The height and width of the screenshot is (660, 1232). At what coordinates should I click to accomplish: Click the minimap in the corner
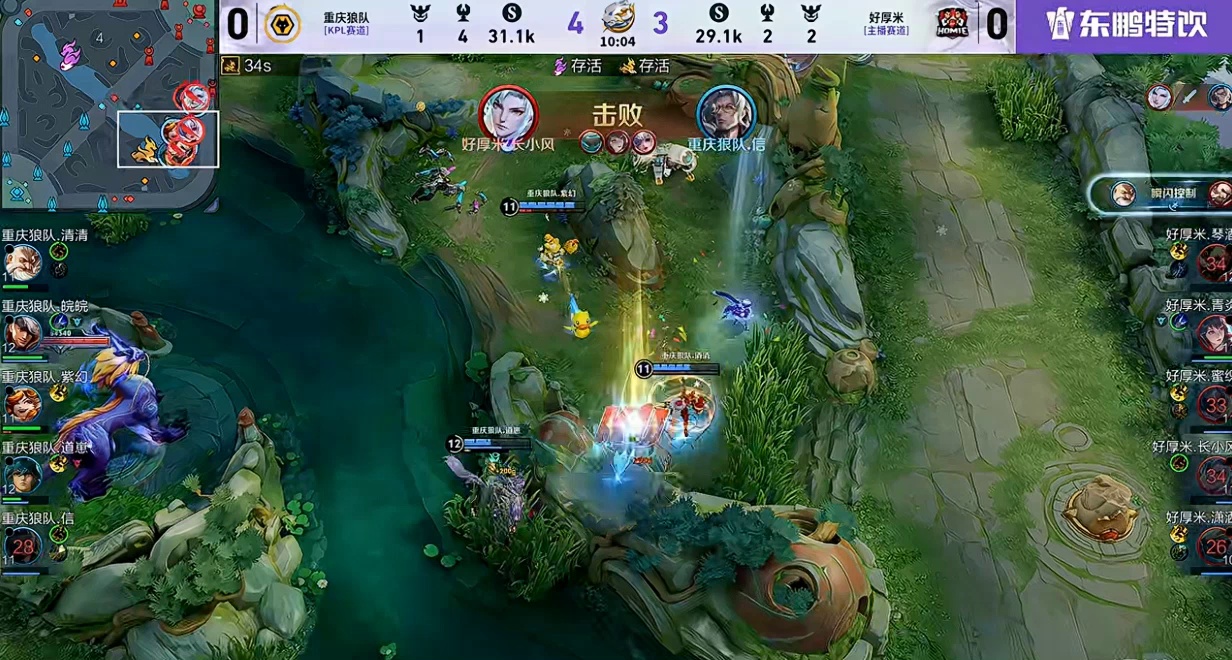coord(110,104)
